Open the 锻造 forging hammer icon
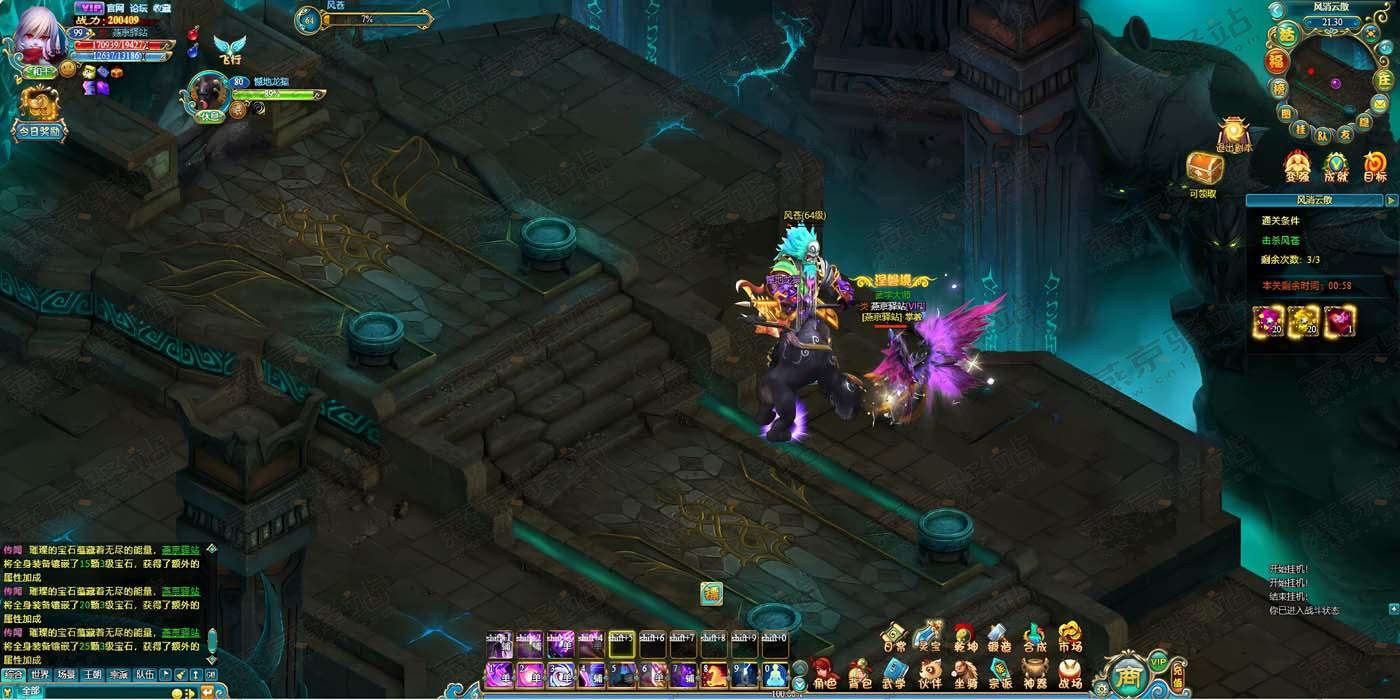 (x=999, y=637)
